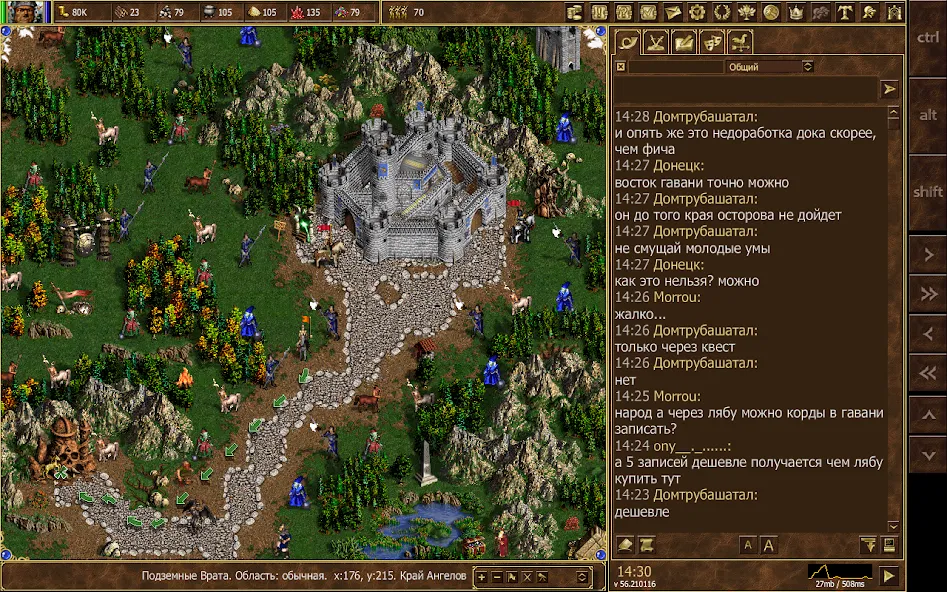Screen dimensions: 947x592
Task: Decrease chat font size with small A
Action: click(x=747, y=545)
